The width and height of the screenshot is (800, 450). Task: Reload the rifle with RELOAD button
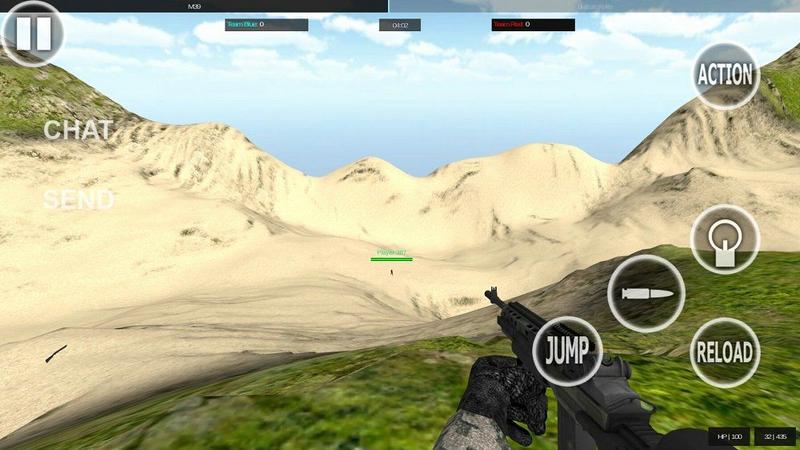pyautogui.click(x=725, y=352)
